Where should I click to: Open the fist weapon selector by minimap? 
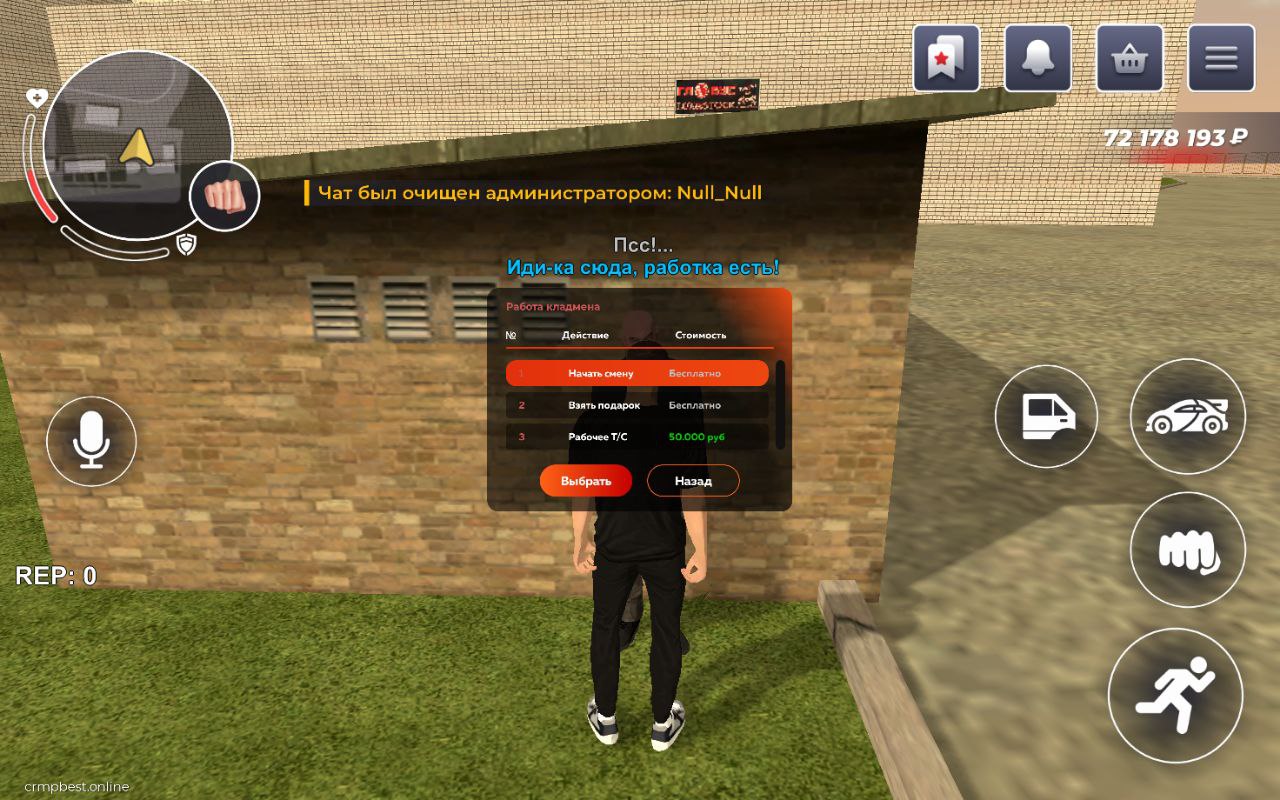tap(224, 196)
